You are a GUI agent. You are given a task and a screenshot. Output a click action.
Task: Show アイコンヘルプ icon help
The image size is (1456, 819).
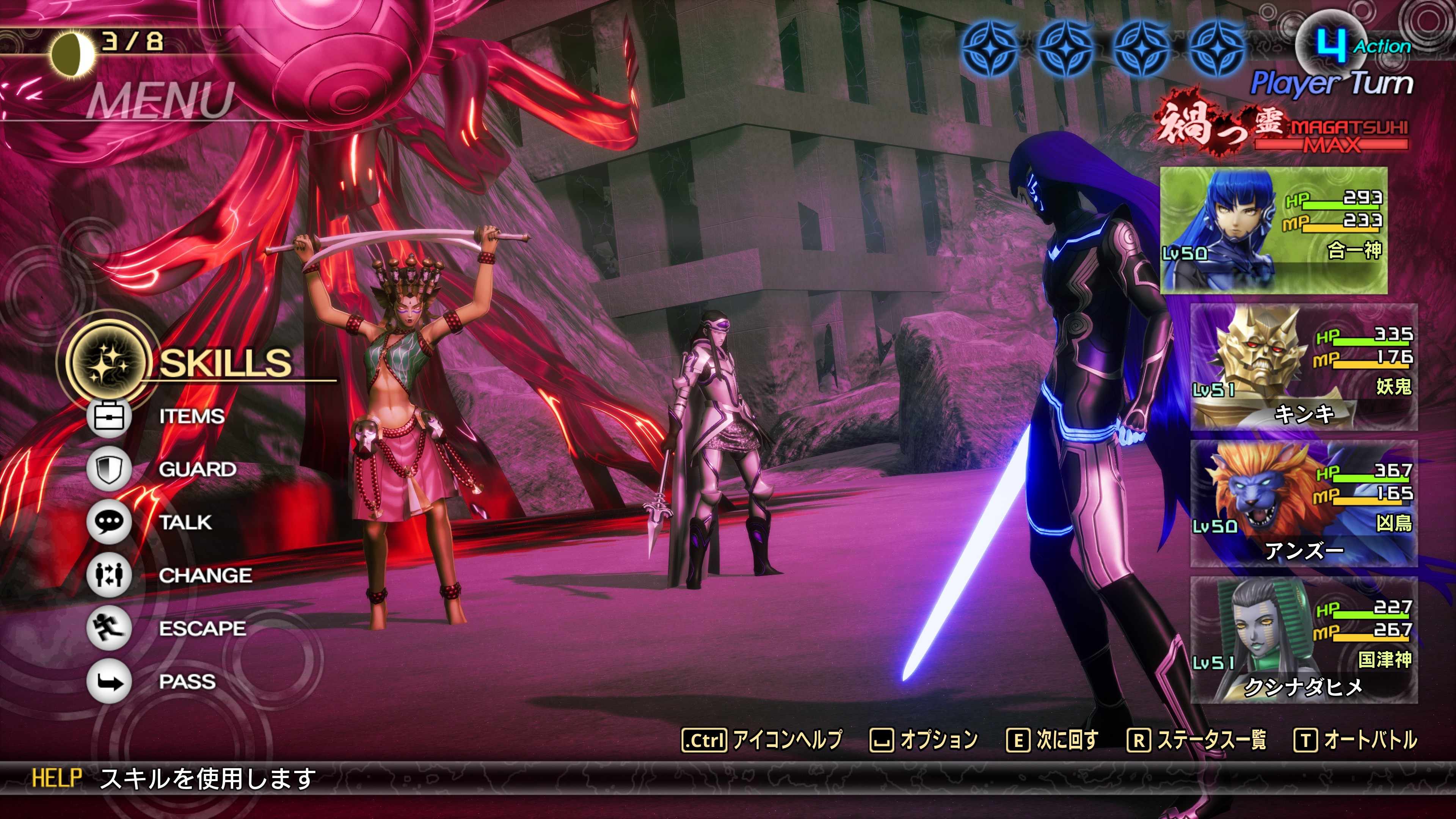[x=762, y=740]
